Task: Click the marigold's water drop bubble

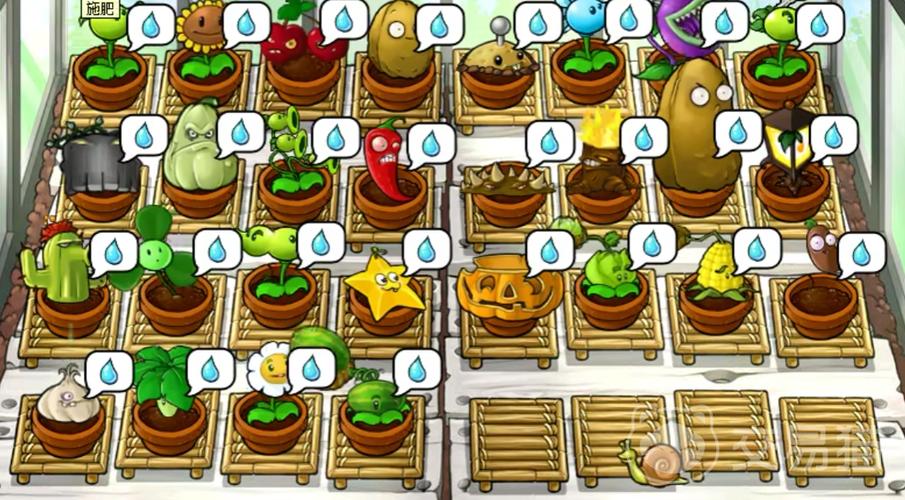Action: click(311, 367)
